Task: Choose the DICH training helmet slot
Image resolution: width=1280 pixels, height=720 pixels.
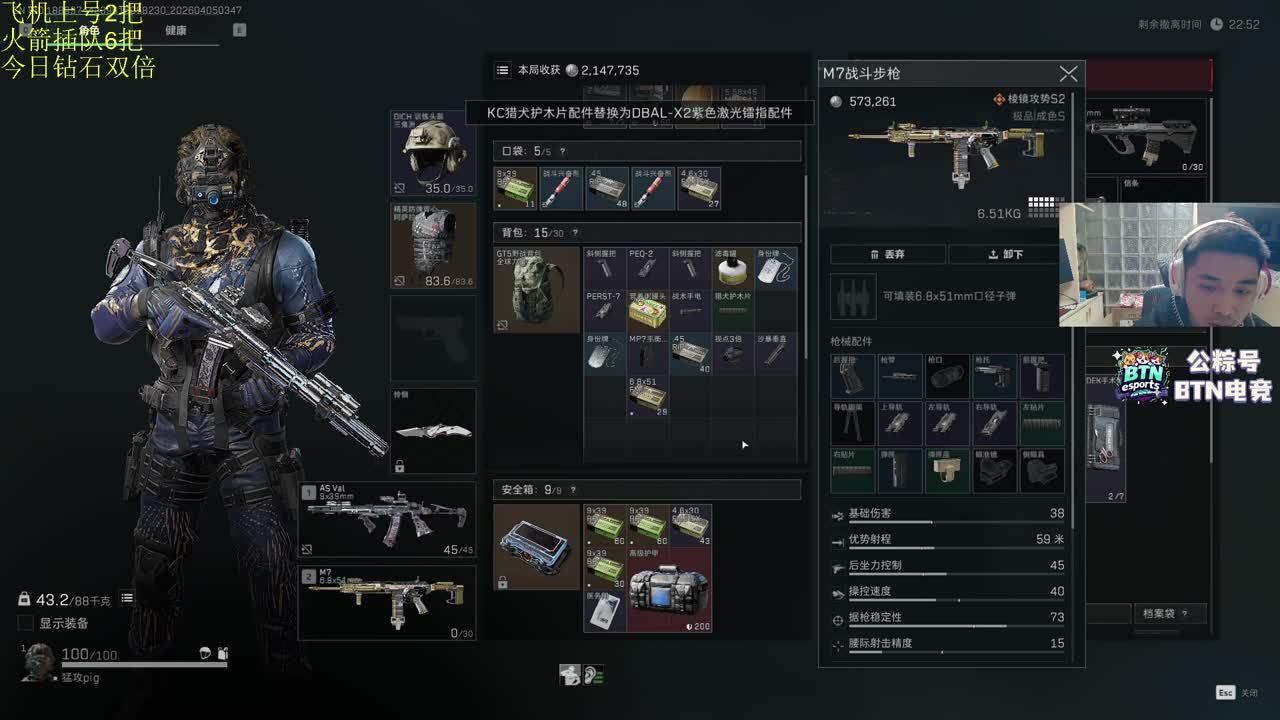Action: pos(433,153)
